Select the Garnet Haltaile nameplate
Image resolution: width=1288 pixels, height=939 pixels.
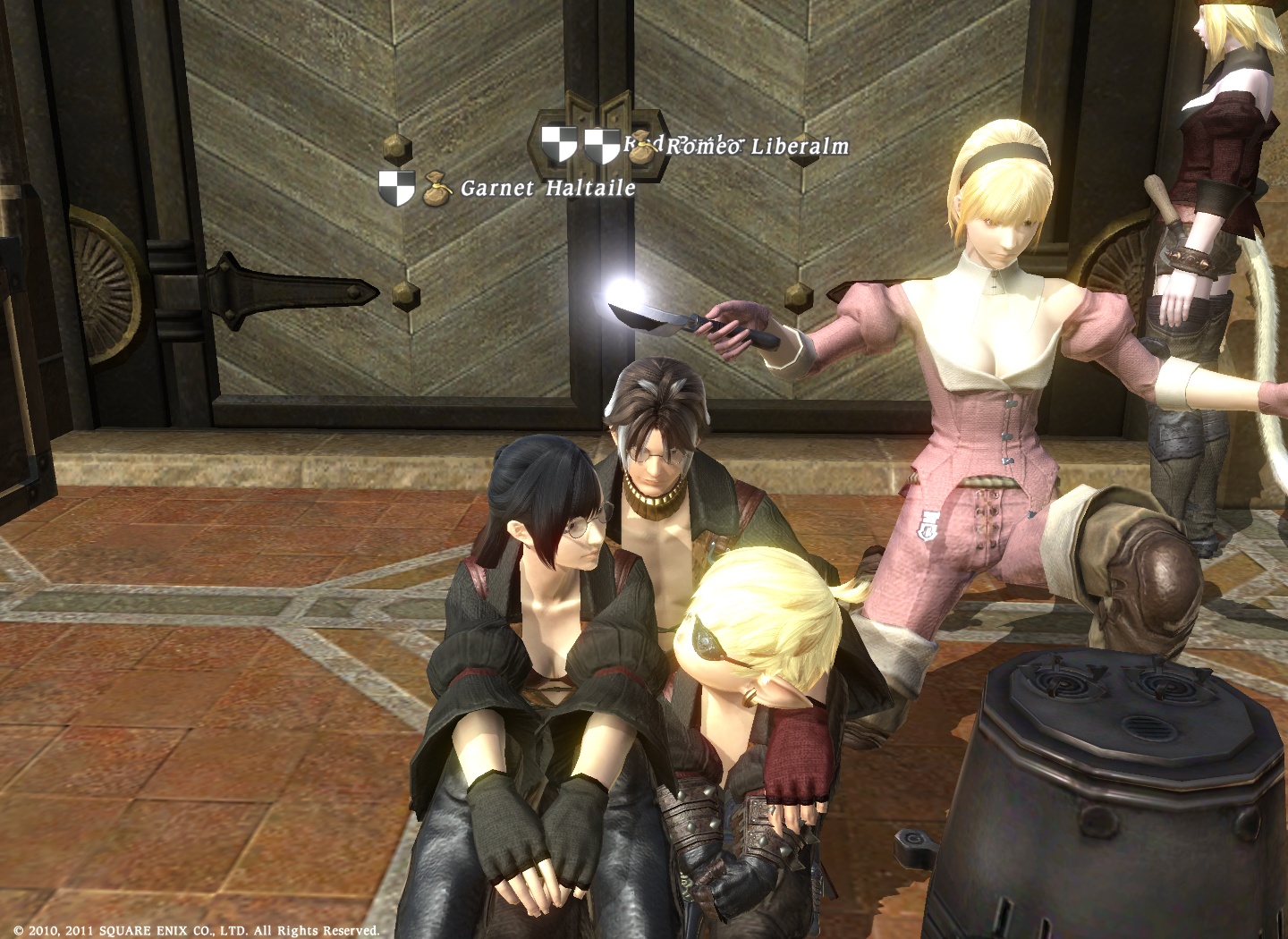coord(547,188)
